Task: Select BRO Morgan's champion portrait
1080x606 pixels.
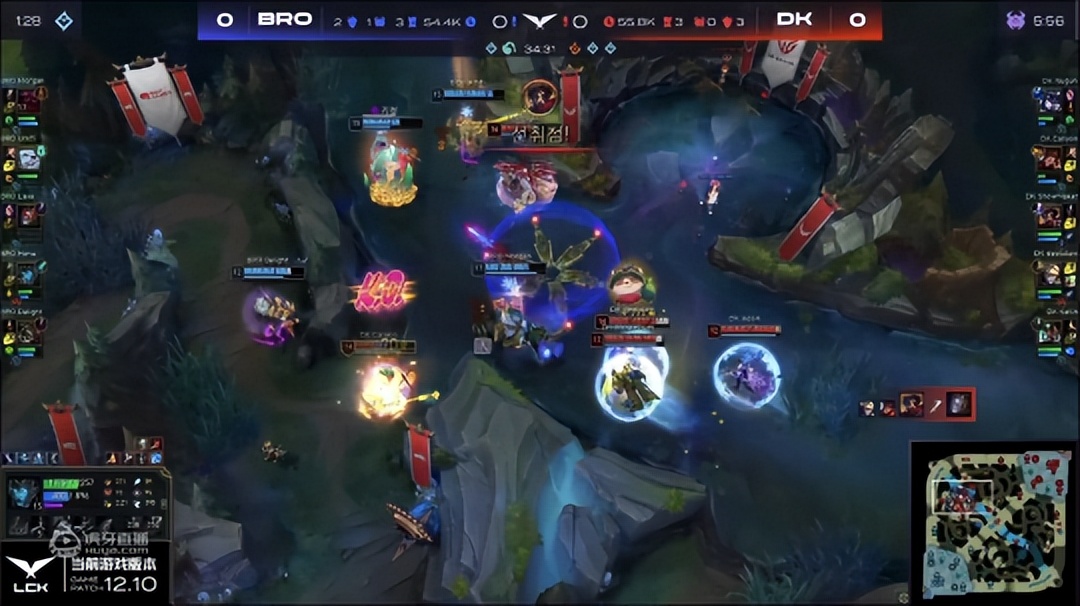Action: (x=30, y=100)
